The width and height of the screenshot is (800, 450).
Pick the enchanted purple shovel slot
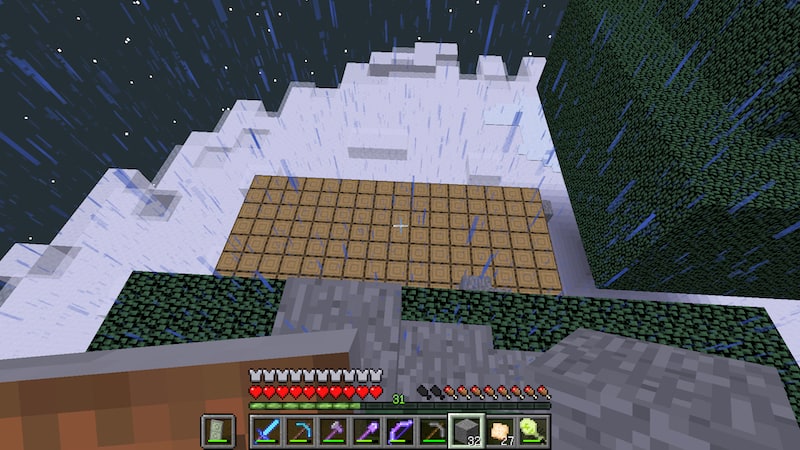[366, 430]
